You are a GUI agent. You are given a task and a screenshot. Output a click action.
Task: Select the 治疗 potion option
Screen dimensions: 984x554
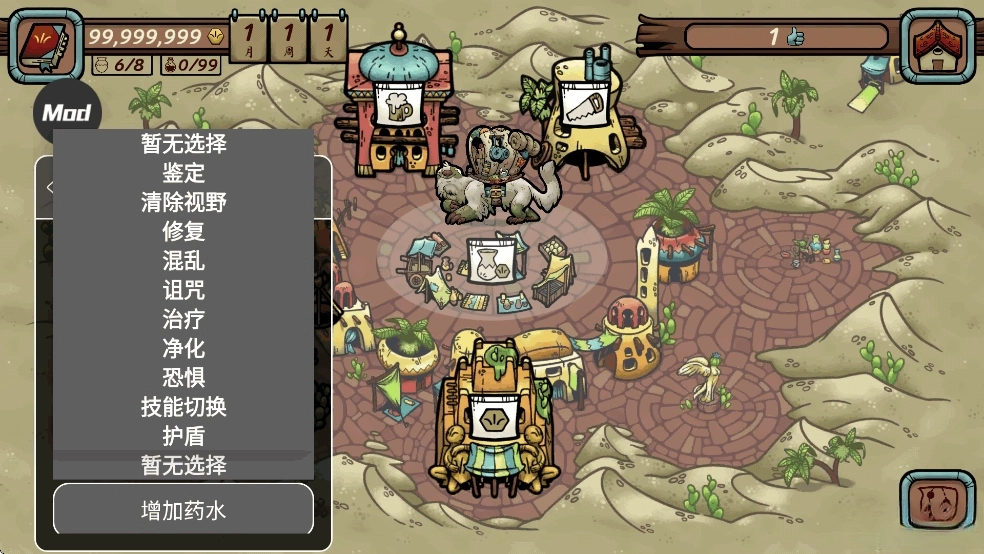tap(183, 319)
